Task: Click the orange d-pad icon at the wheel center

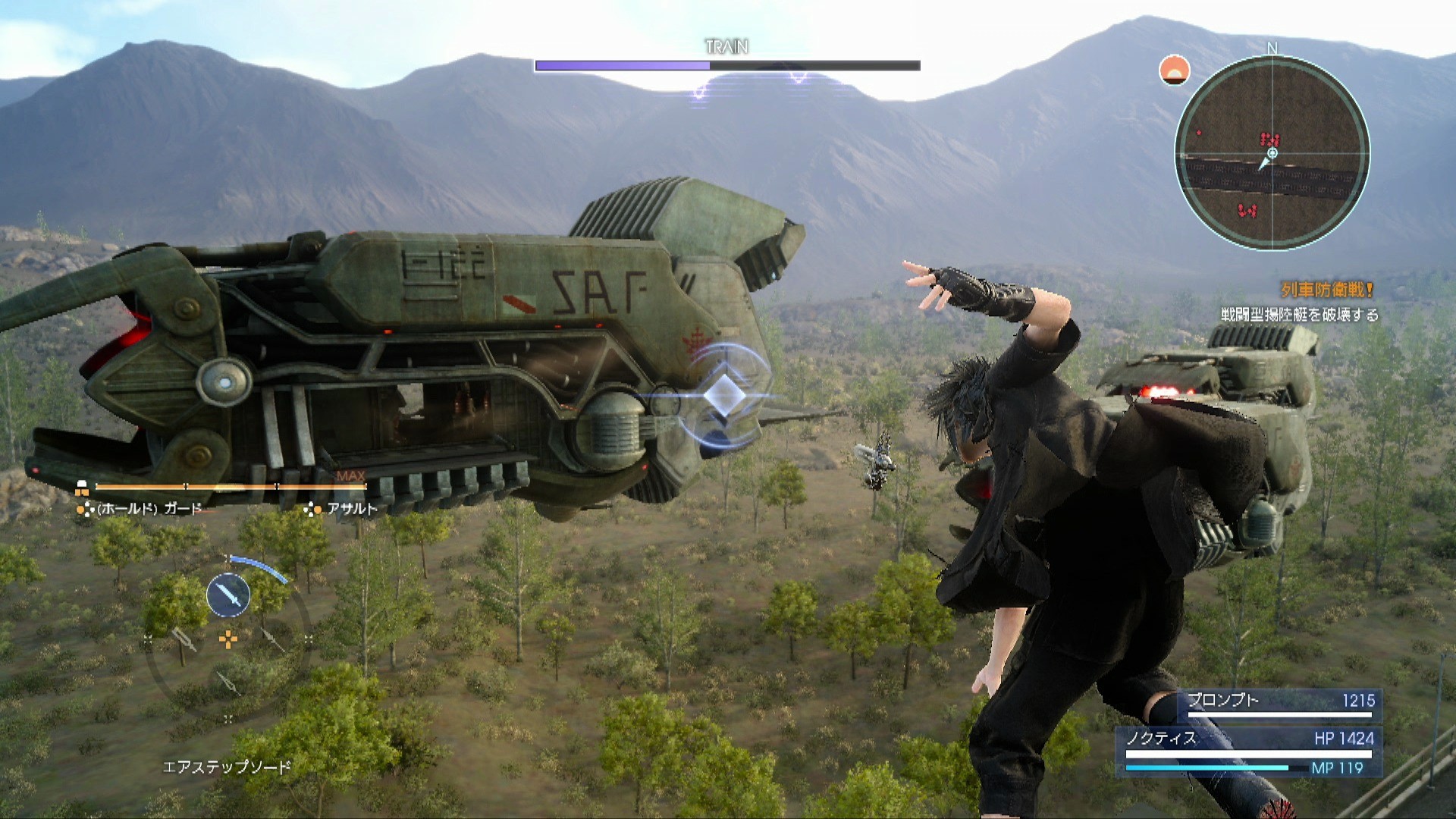Action: pyautogui.click(x=229, y=639)
